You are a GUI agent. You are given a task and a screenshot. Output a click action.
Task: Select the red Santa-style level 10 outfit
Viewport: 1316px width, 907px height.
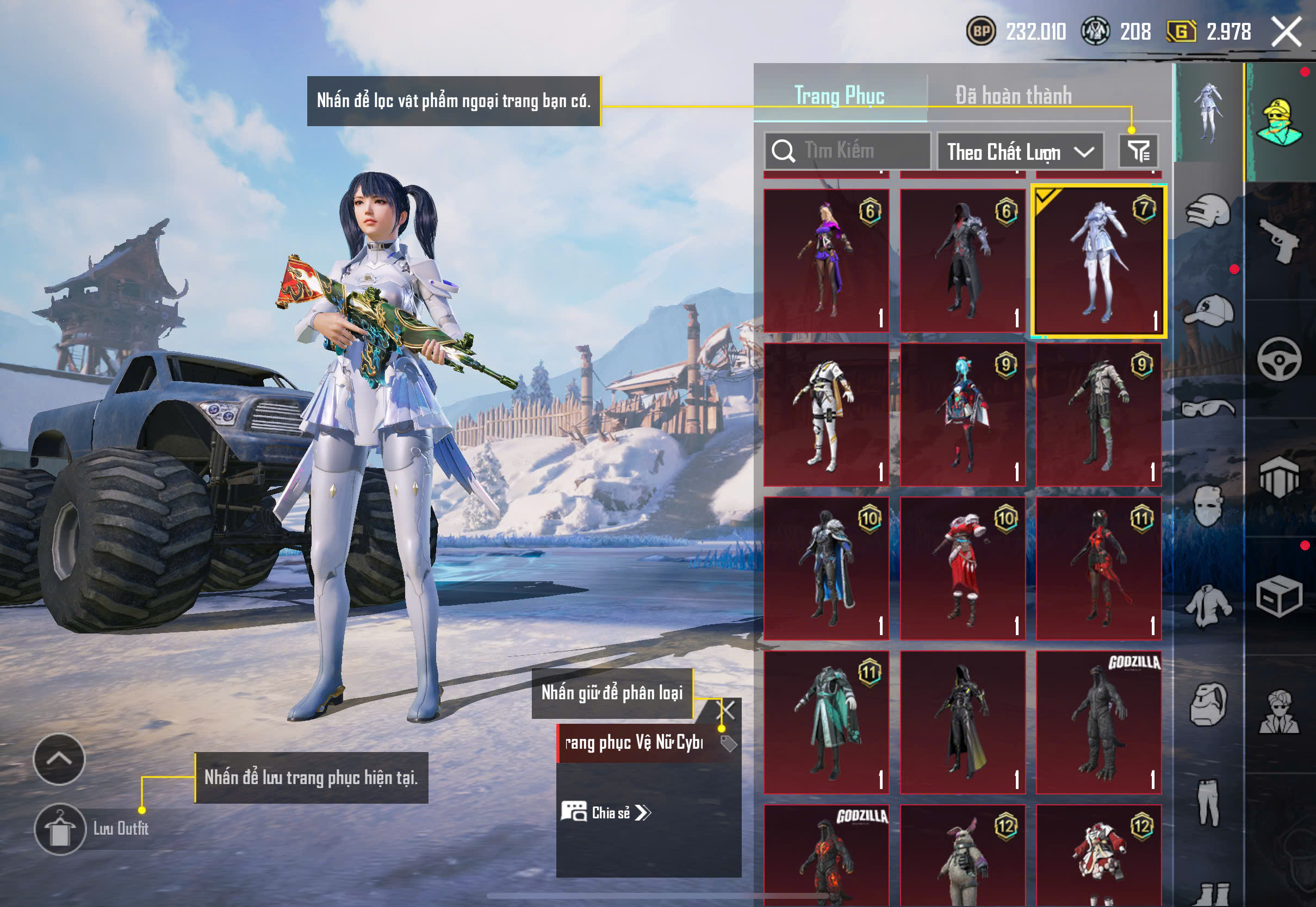pos(963,568)
